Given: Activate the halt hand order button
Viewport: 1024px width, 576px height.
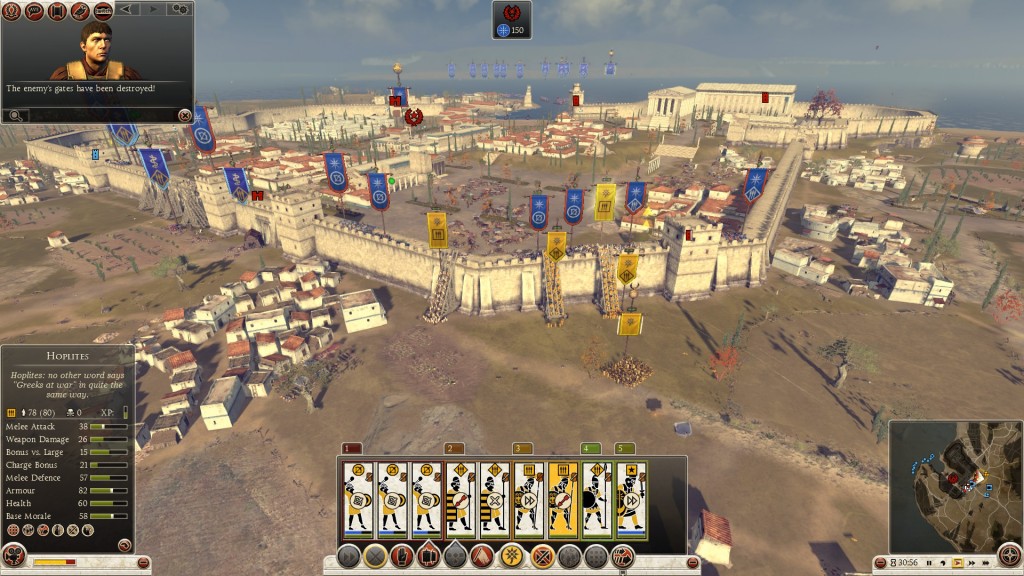Looking at the screenshot, I should 403,556.
